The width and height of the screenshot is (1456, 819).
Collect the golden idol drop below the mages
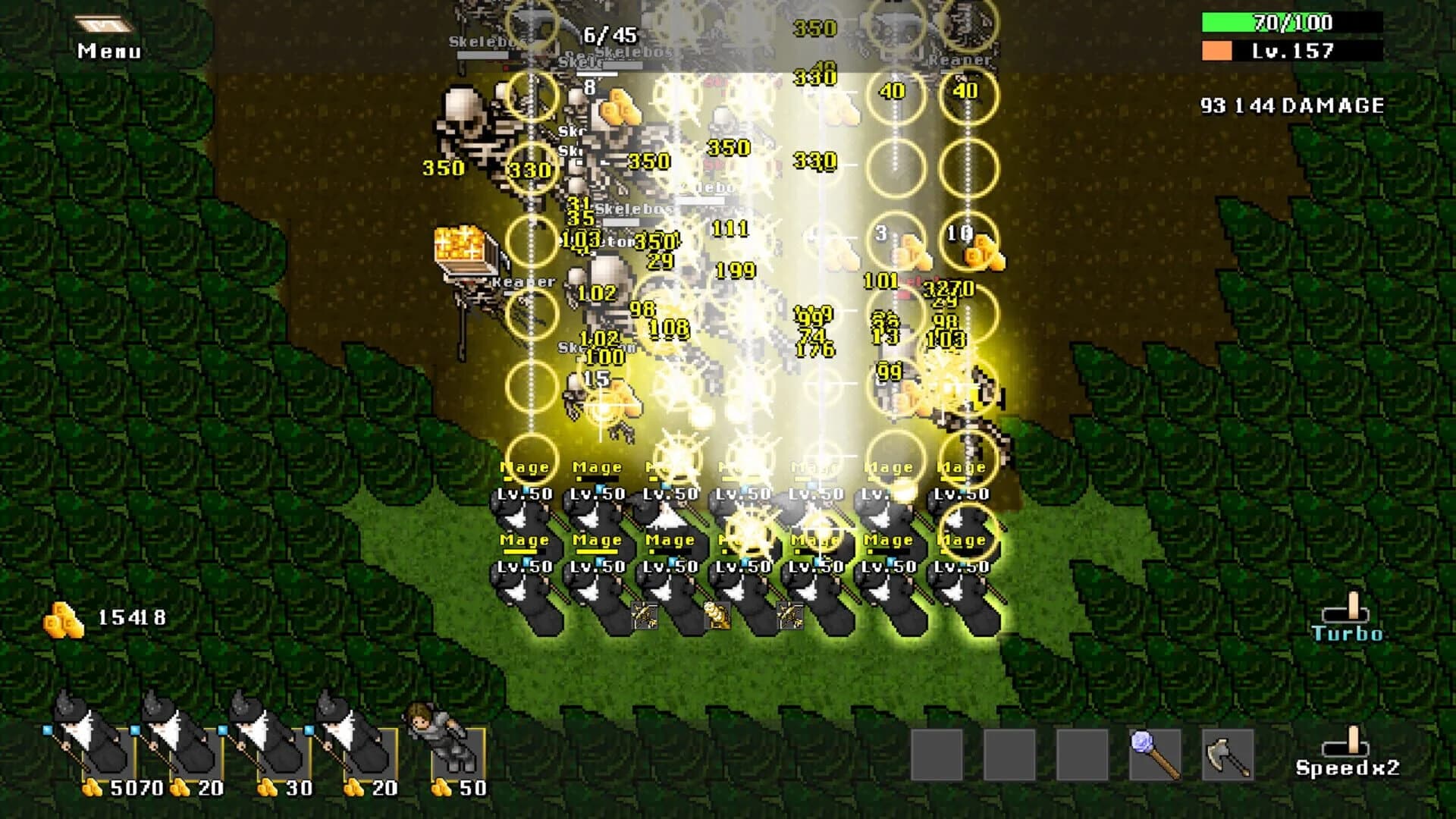719,616
